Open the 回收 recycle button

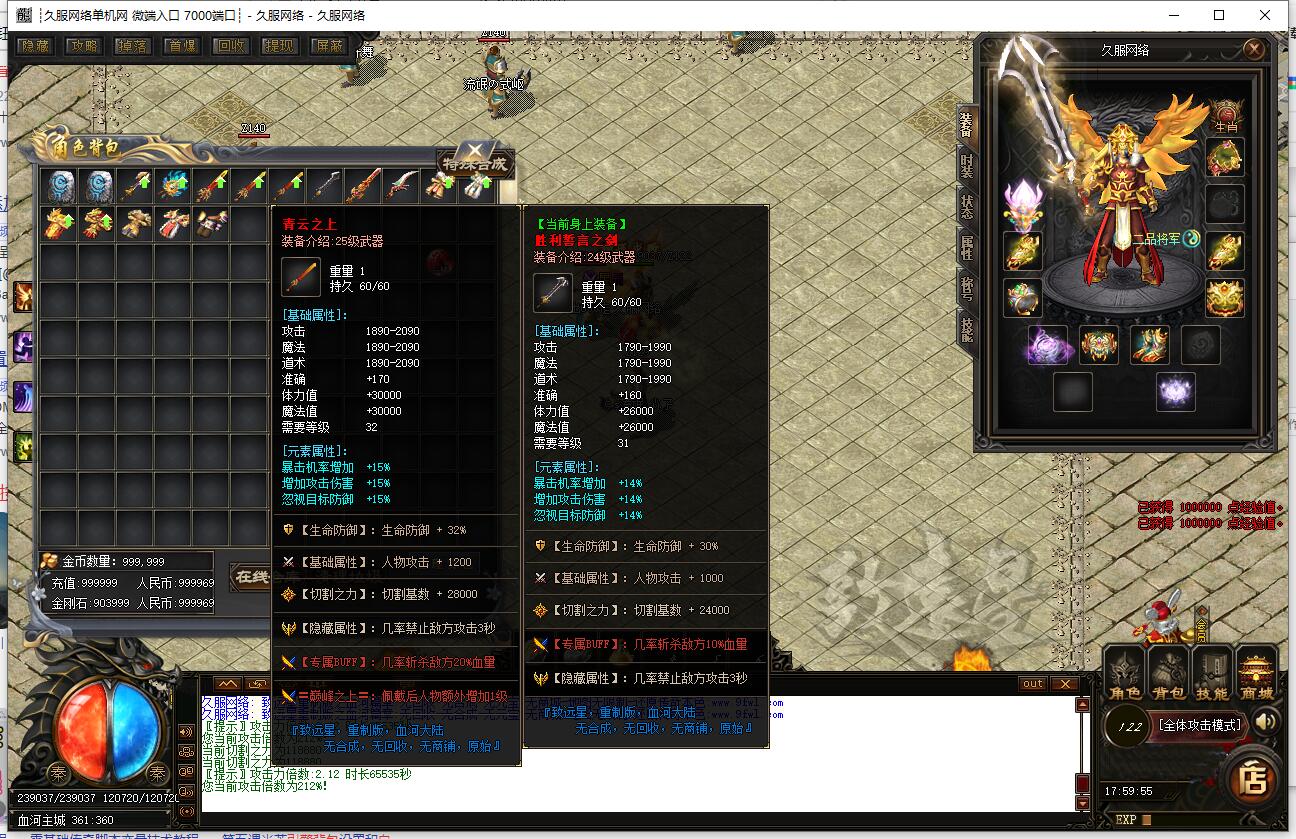[231, 46]
